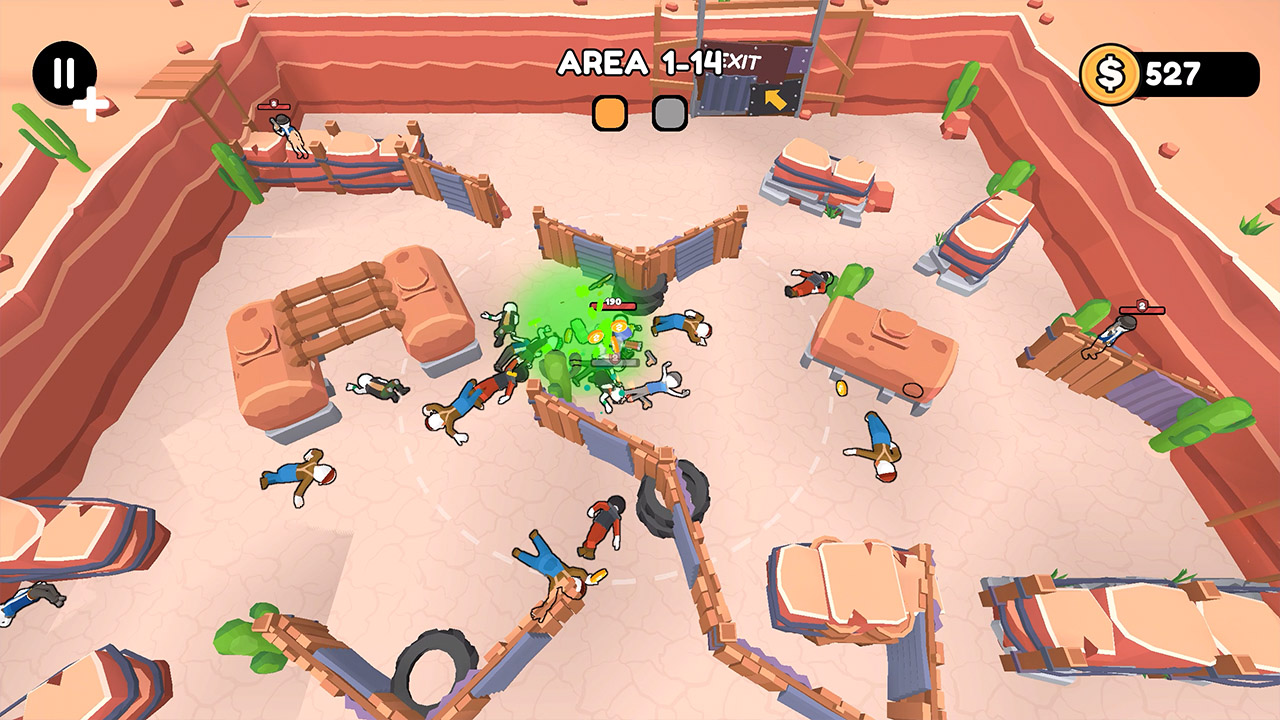Screen dimensions: 1280x720
Task: Click the EXIT signboard above the metal gate
Action: (x=744, y=60)
